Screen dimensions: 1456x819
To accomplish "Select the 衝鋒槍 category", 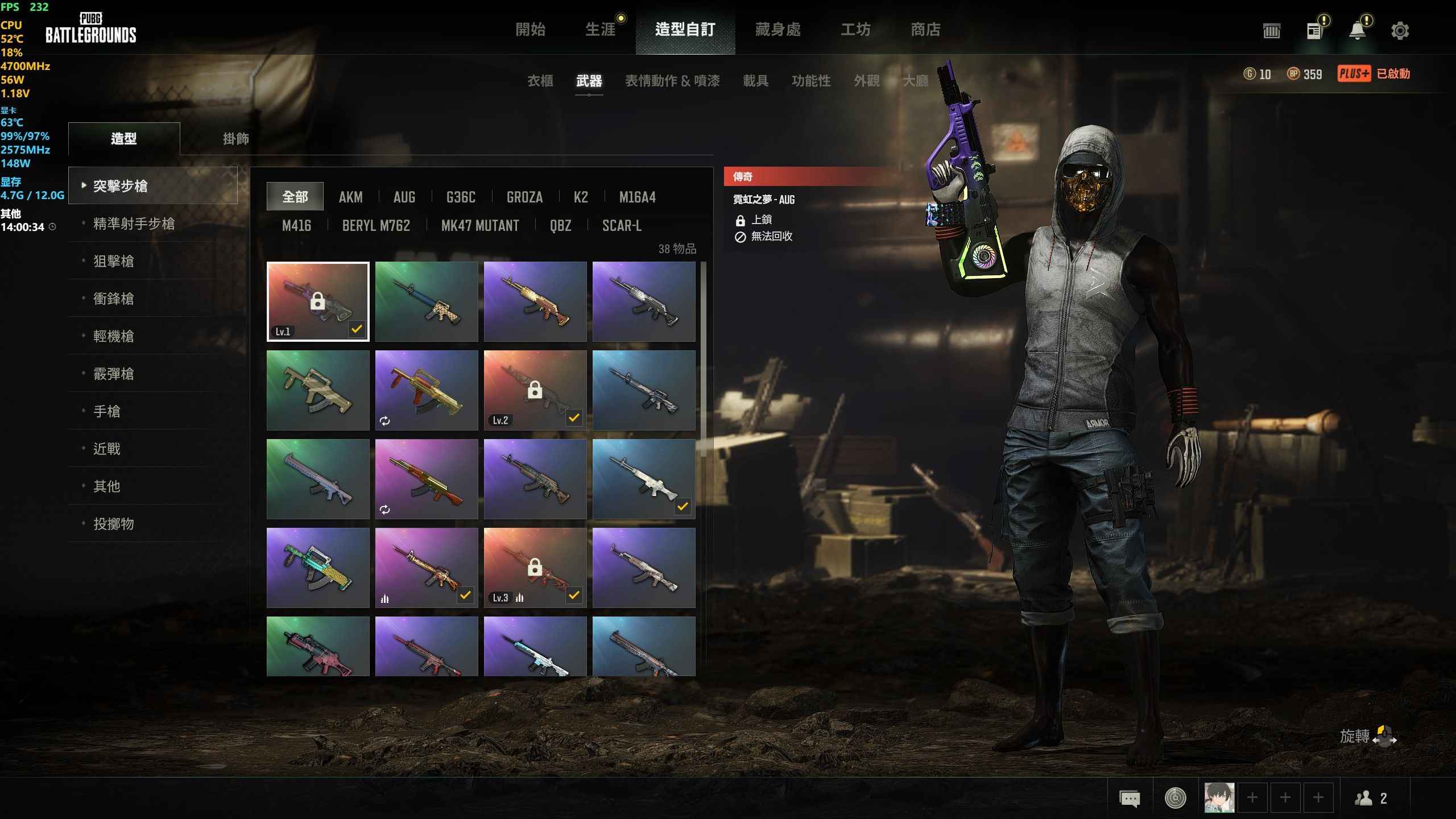I will [114, 299].
